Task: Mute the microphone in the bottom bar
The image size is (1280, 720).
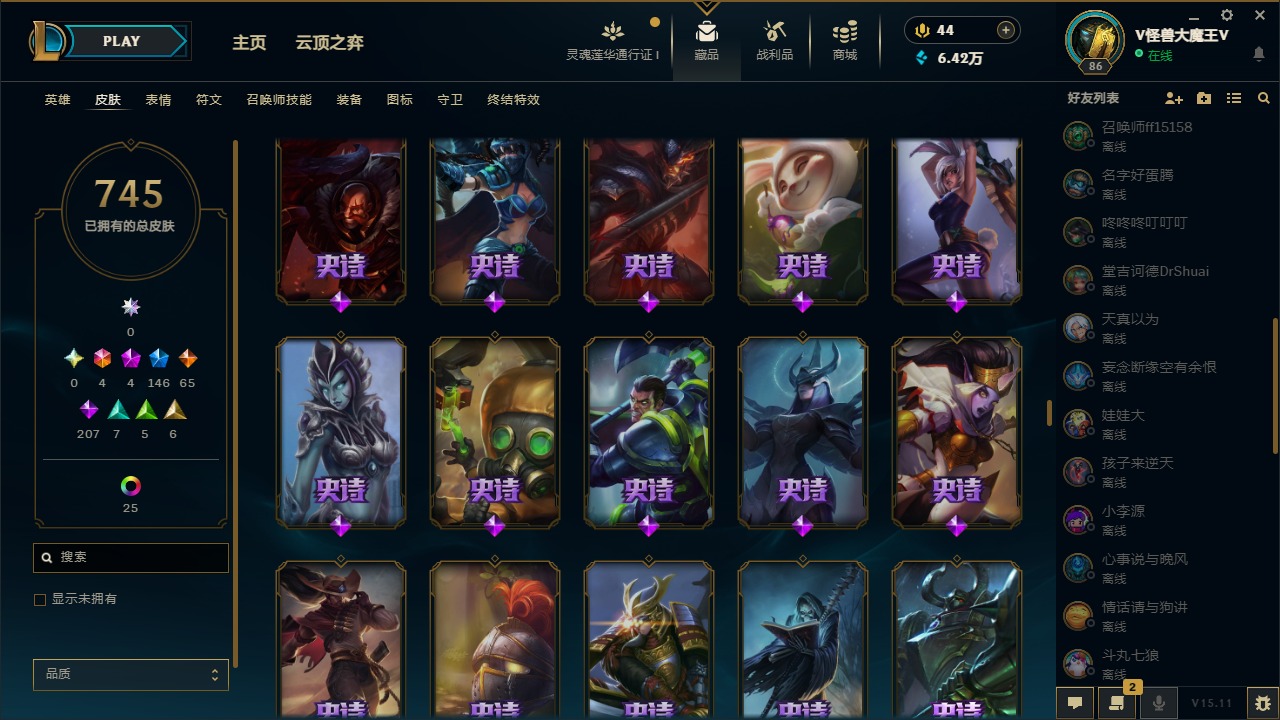Action: coord(1160,703)
